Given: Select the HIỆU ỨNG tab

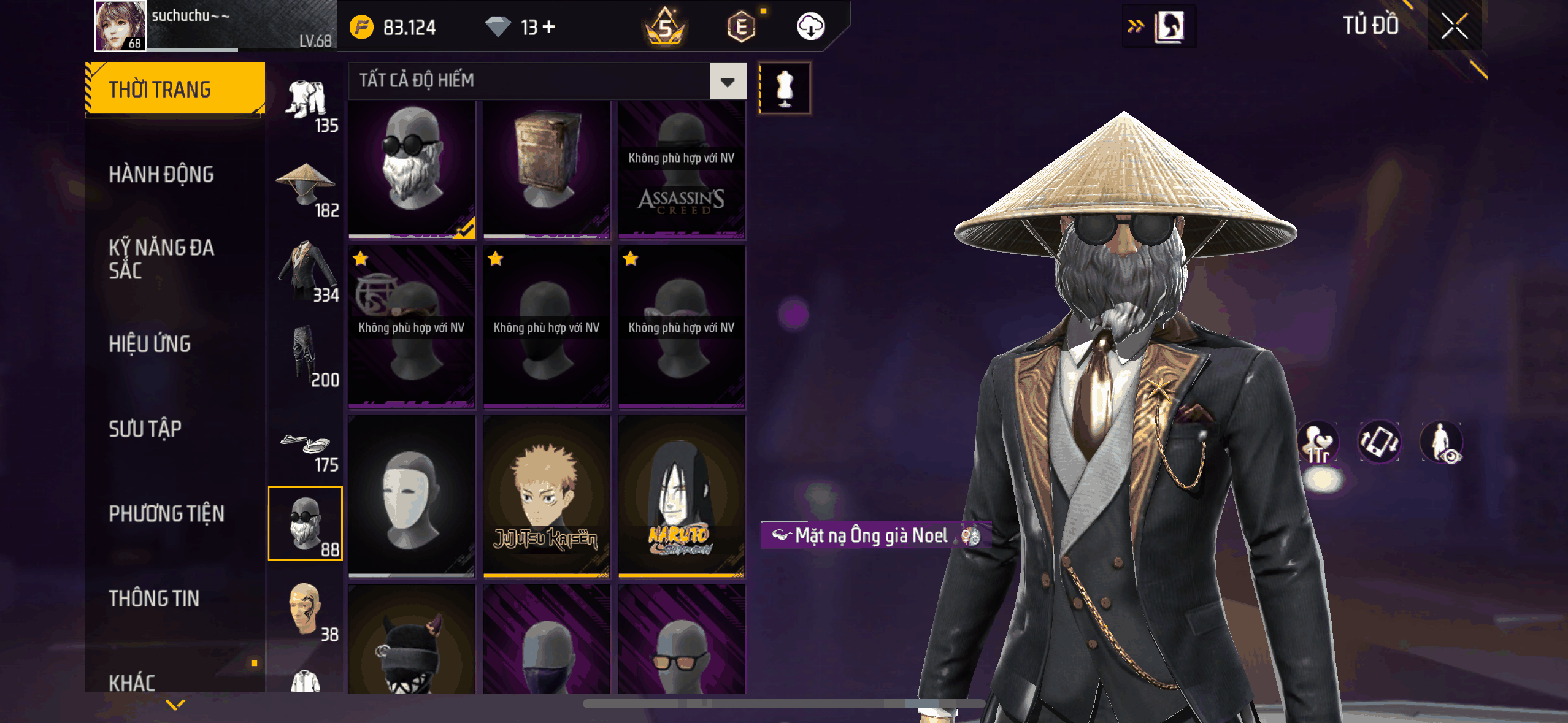Looking at the screenshot, I should (x=150, y=344).
